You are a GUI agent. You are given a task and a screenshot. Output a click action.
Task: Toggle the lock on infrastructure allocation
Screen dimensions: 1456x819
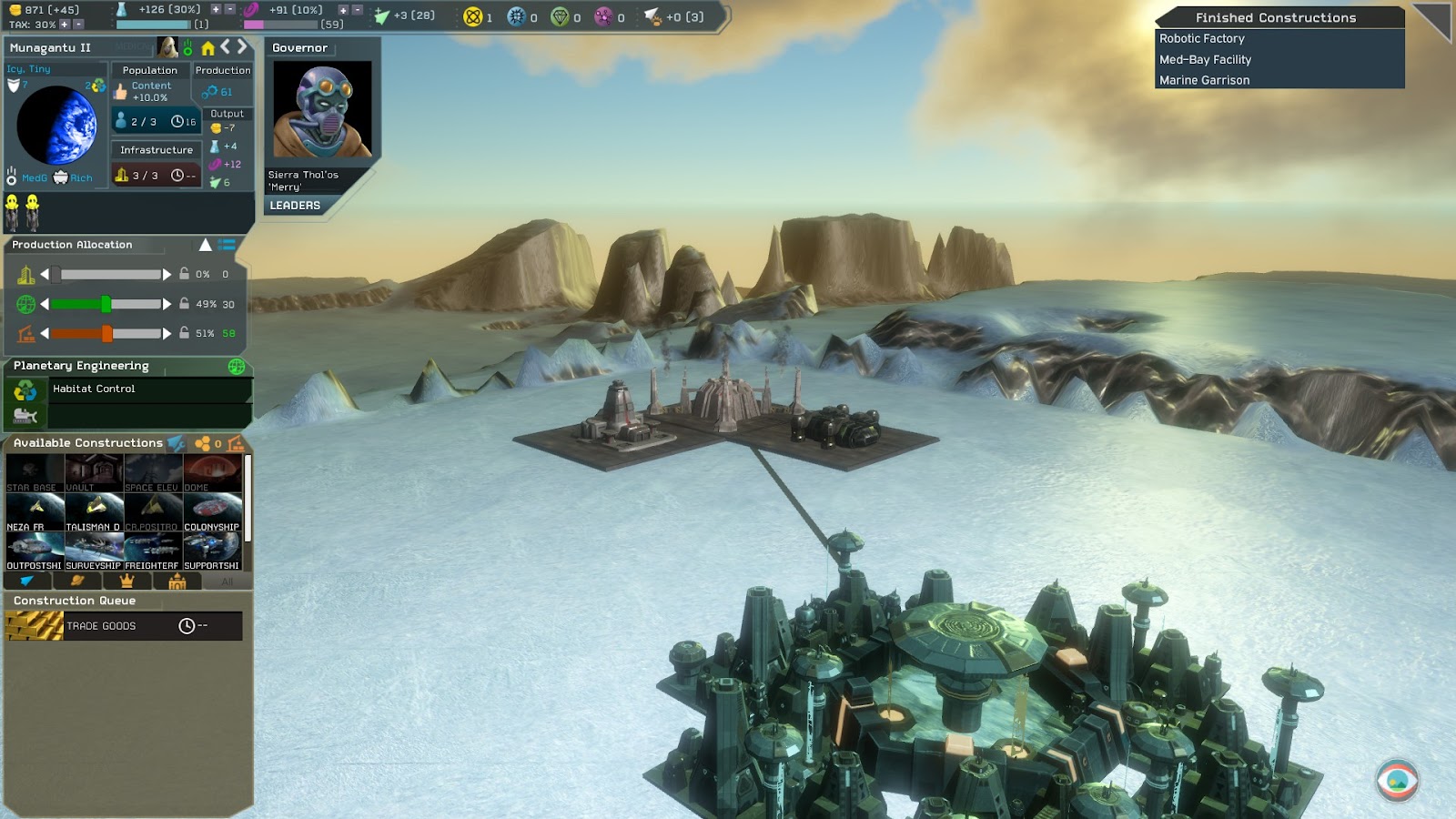click(x=184, y=274)
